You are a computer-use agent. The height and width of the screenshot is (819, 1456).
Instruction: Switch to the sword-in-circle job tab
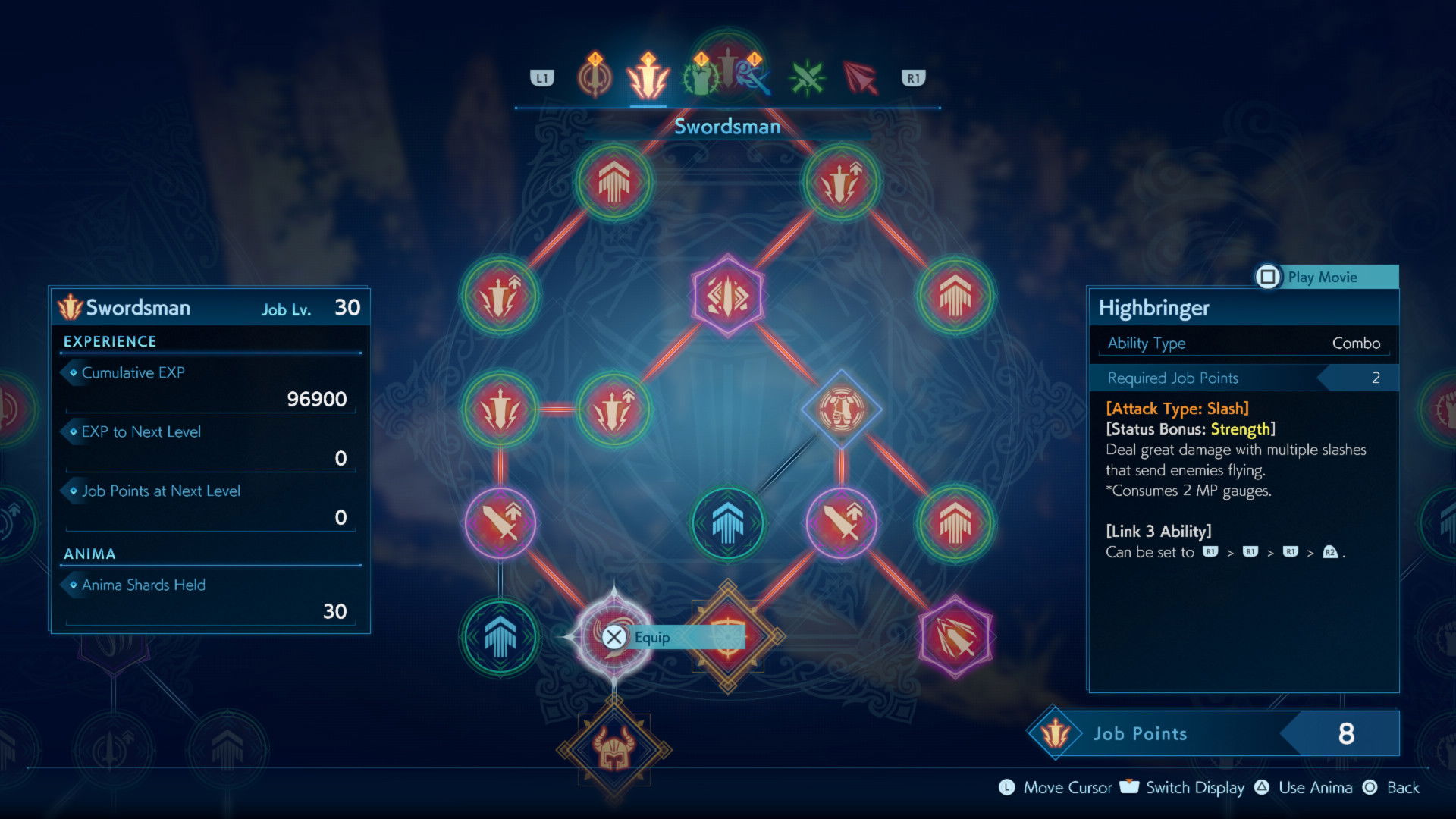click(595, 78)
